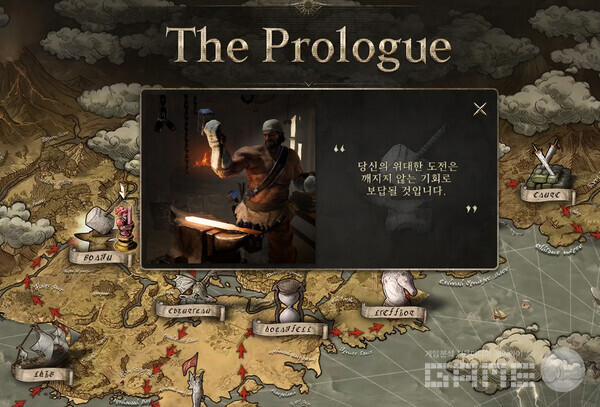Viewport: 600px width, 407px height.
Task: Choose the crossed swords map marker
Action: 546,166
